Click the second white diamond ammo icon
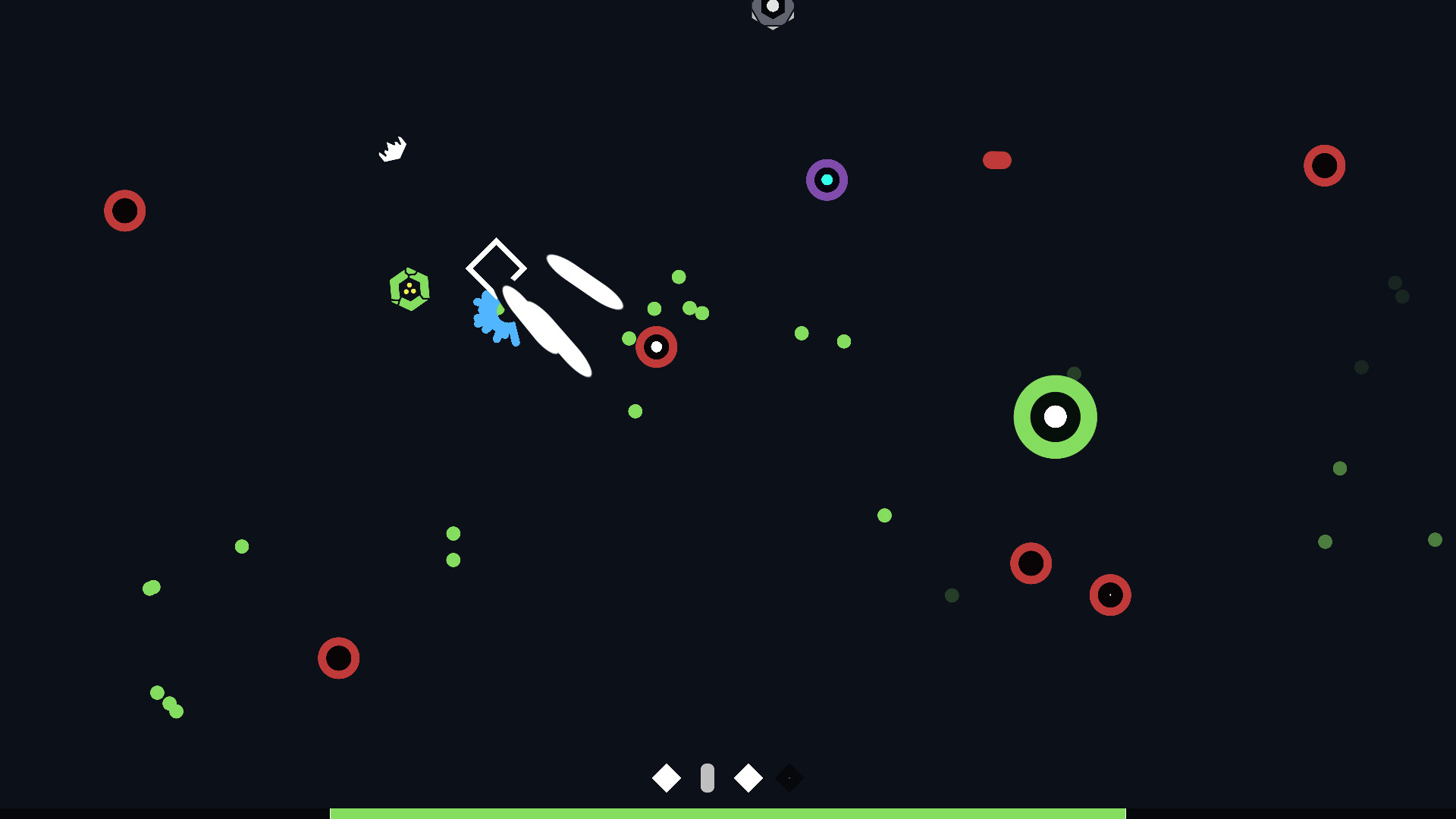Viewport: 1456px width, 819px height. coord(748,777)
